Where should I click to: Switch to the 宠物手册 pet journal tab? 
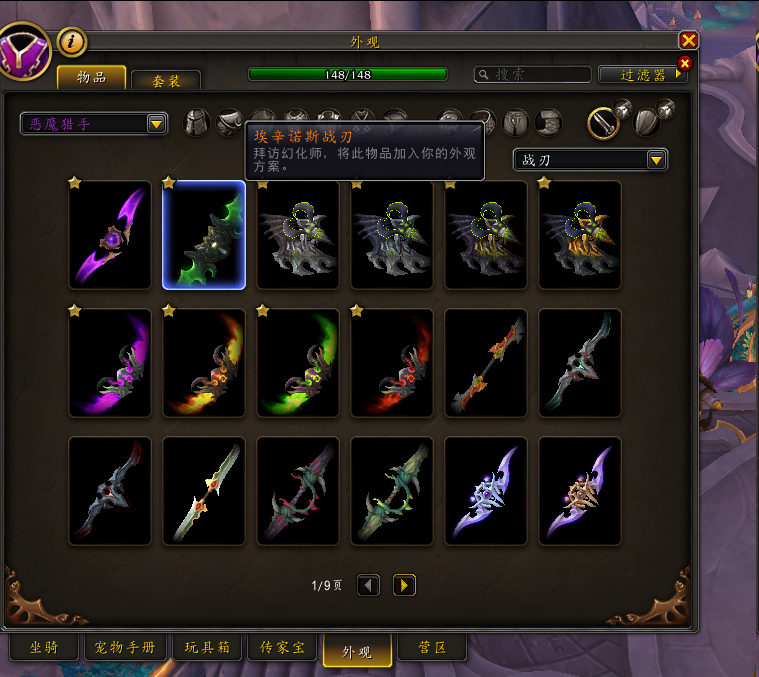(x=126, y=648)
